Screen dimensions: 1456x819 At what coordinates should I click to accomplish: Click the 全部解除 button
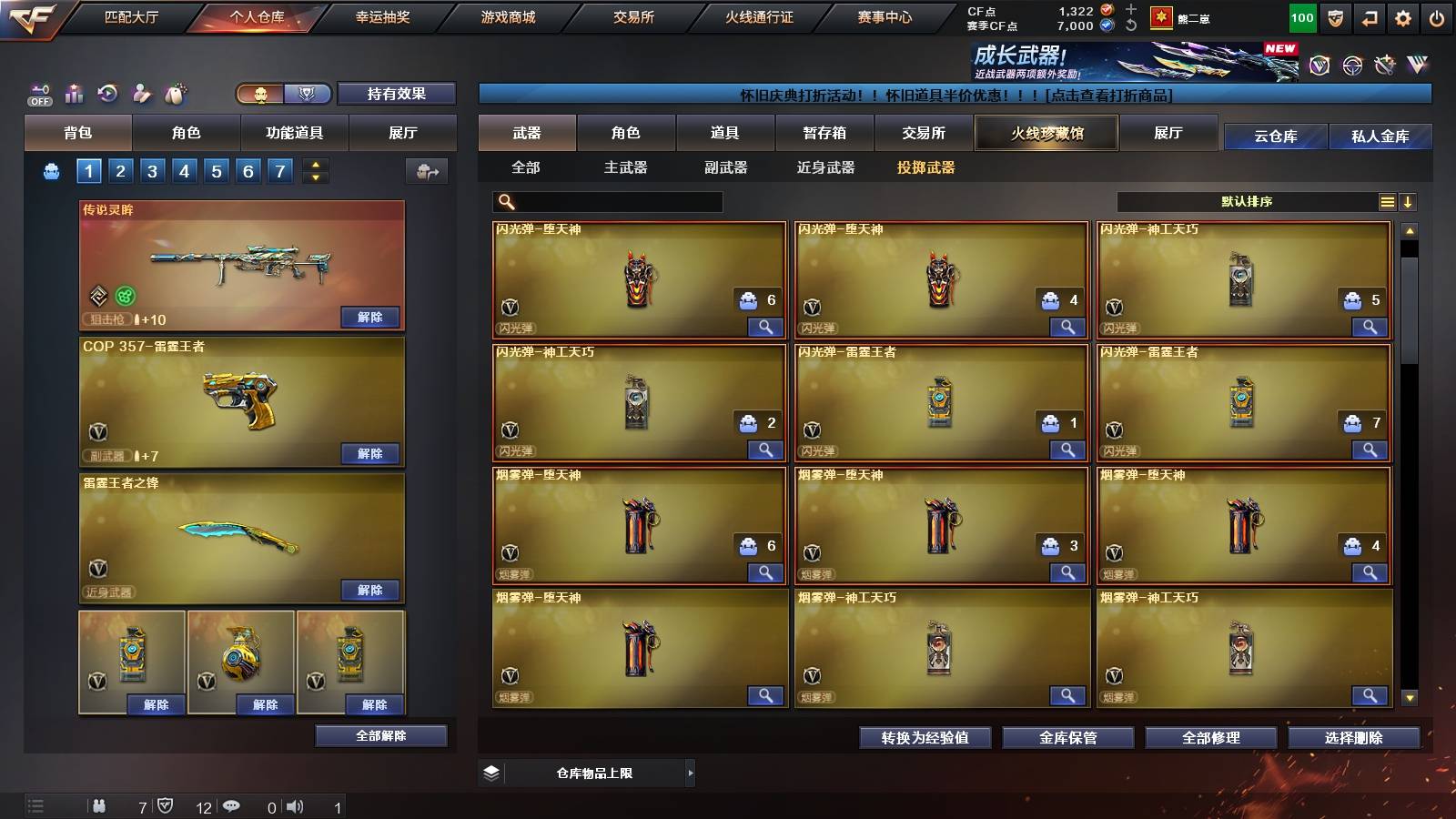click(381, 735)
